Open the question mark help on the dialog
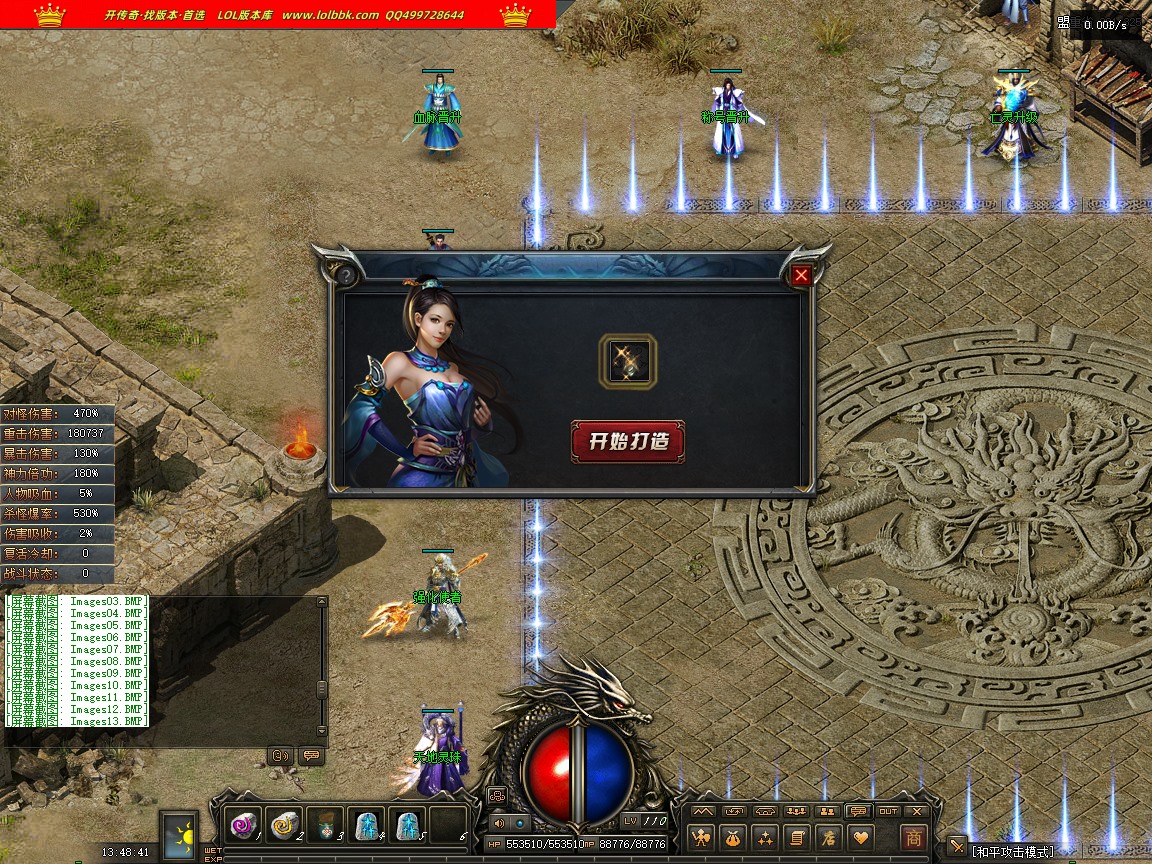Image resolution: width=1152 pixels, height=864 pixels. tap(346, 276)
